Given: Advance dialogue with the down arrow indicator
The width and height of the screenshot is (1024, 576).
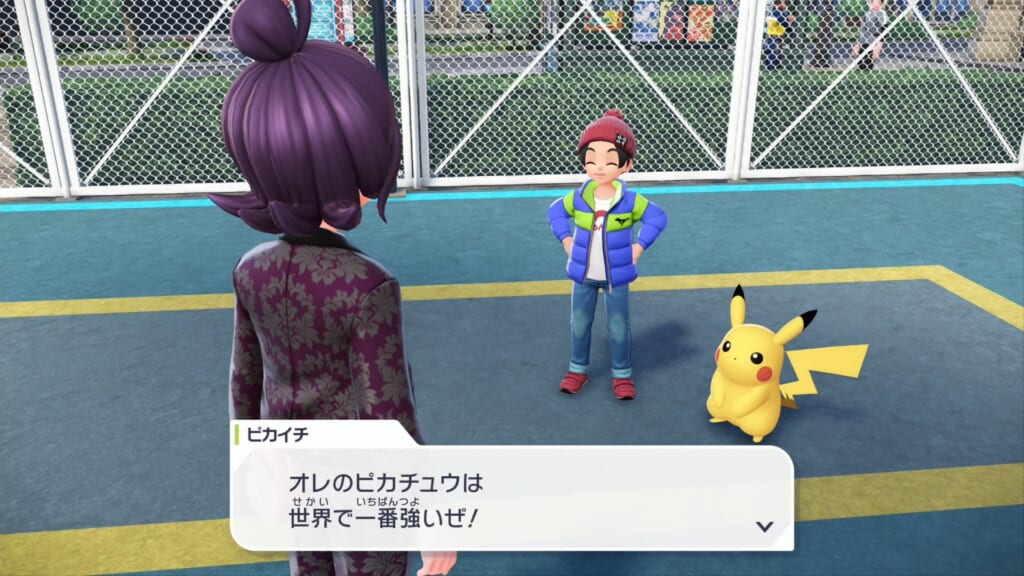Looking at the screenshot, I should pyautogui.click(x=764, y=525).
